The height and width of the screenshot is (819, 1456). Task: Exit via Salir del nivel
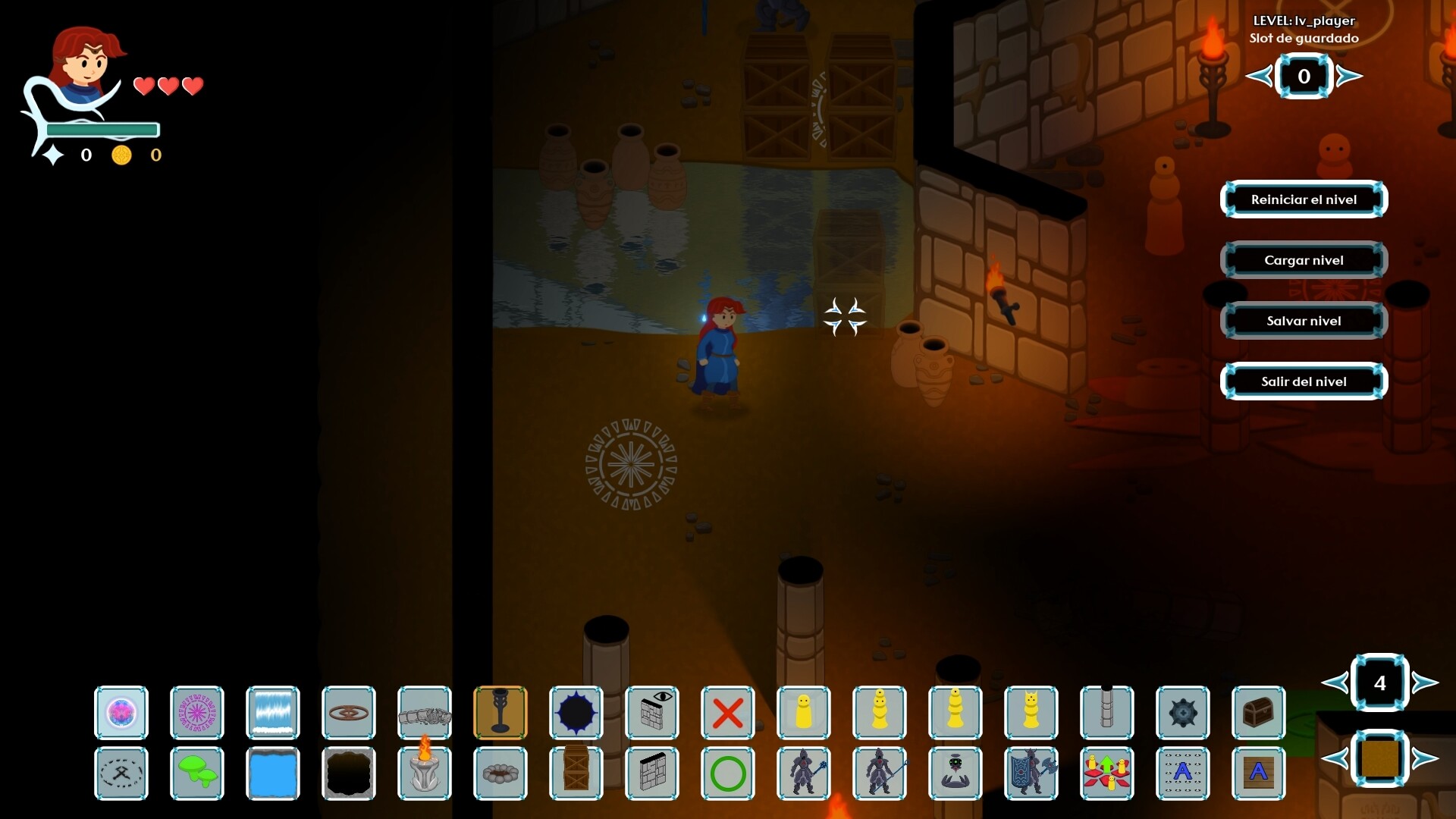tap(1304, 381)
